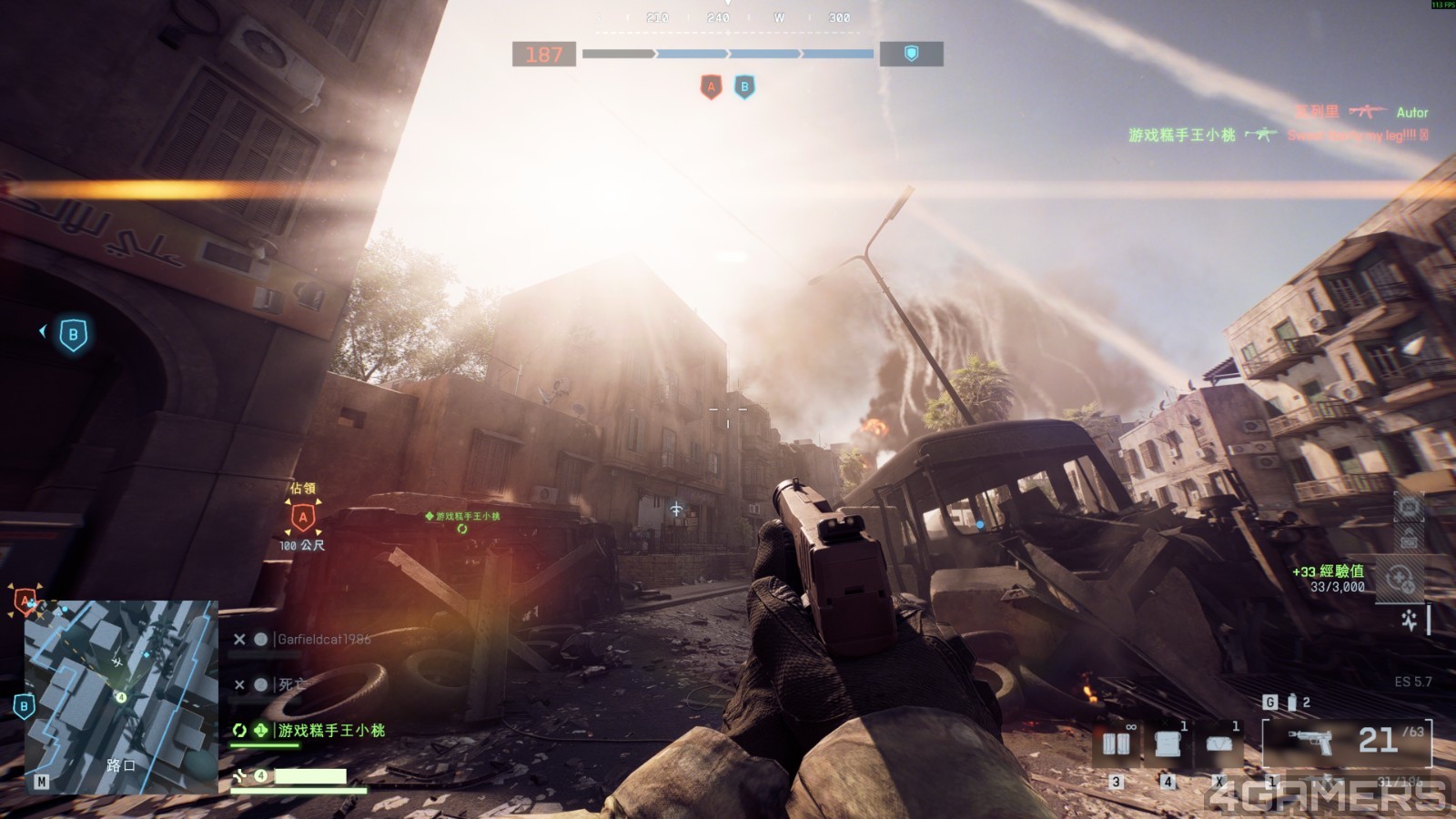Click the revive plus-sign ability icon
This screenshot has width=1456, height=819.
[1400, 579]
